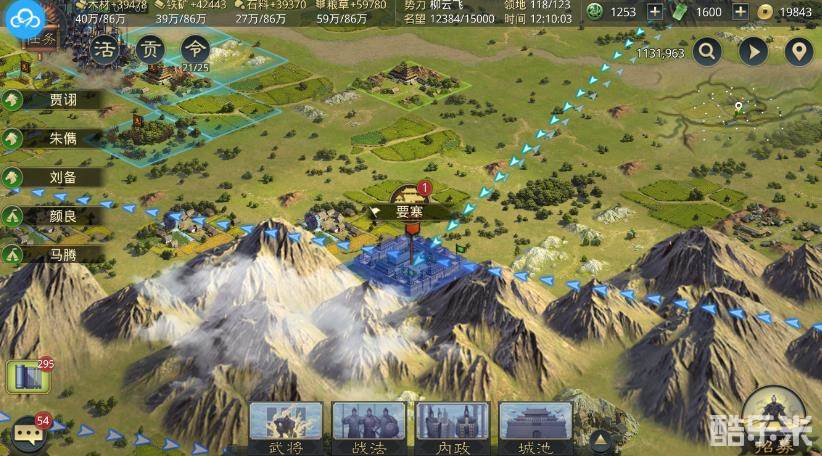This screenshot has height=456, width=822.
Task: Open the 活 activity button
Action: tap(104, 49)
